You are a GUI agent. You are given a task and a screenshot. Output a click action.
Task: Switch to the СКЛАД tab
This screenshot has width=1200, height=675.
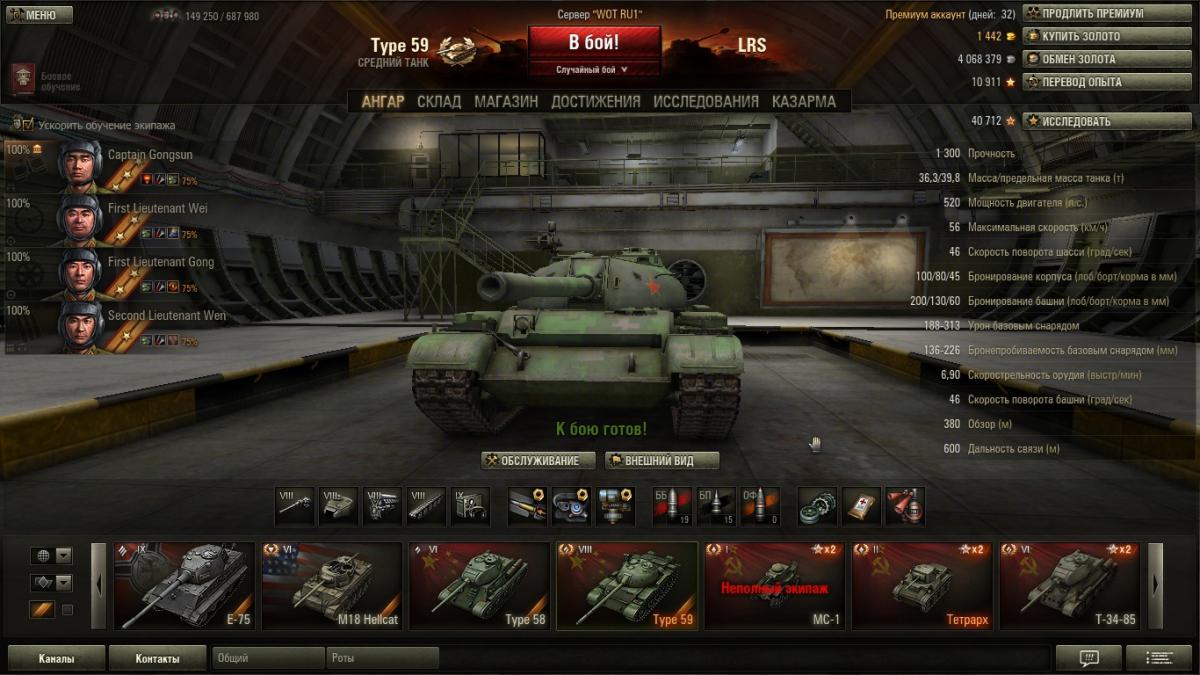(x=439, y=101)
